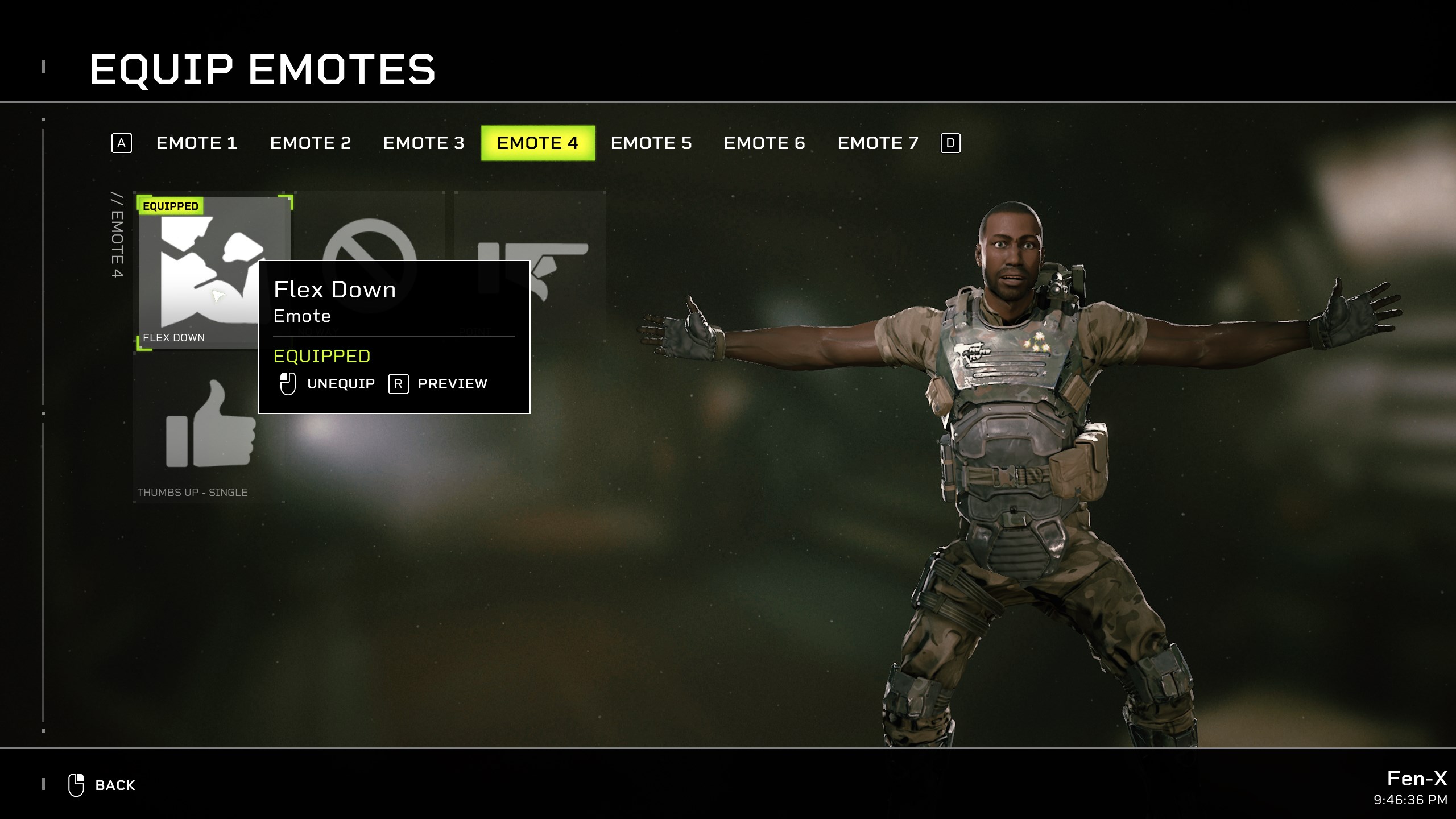The width and height of the screenshot is (1456, 819).
Task: Switch to the Emote 7 tab
Action: point(878,143)
